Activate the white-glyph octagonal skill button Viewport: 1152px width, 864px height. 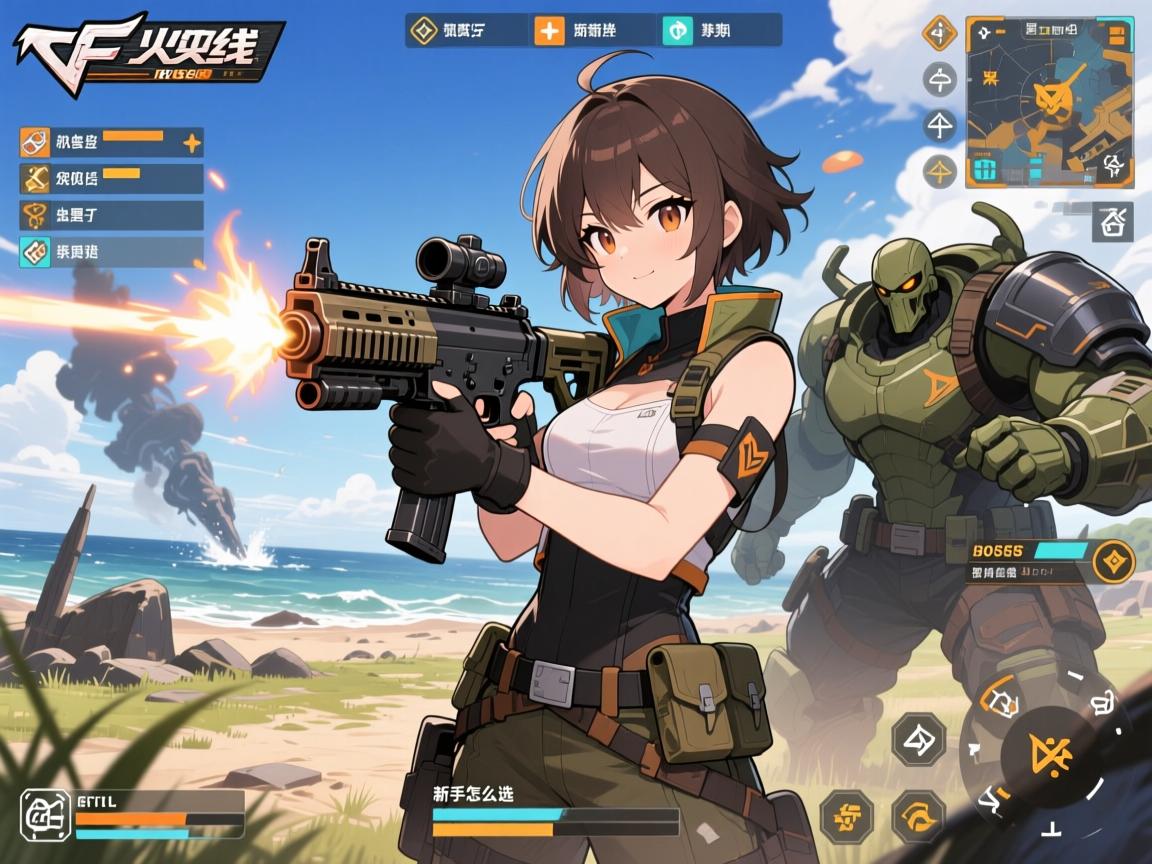coord(918,739)
